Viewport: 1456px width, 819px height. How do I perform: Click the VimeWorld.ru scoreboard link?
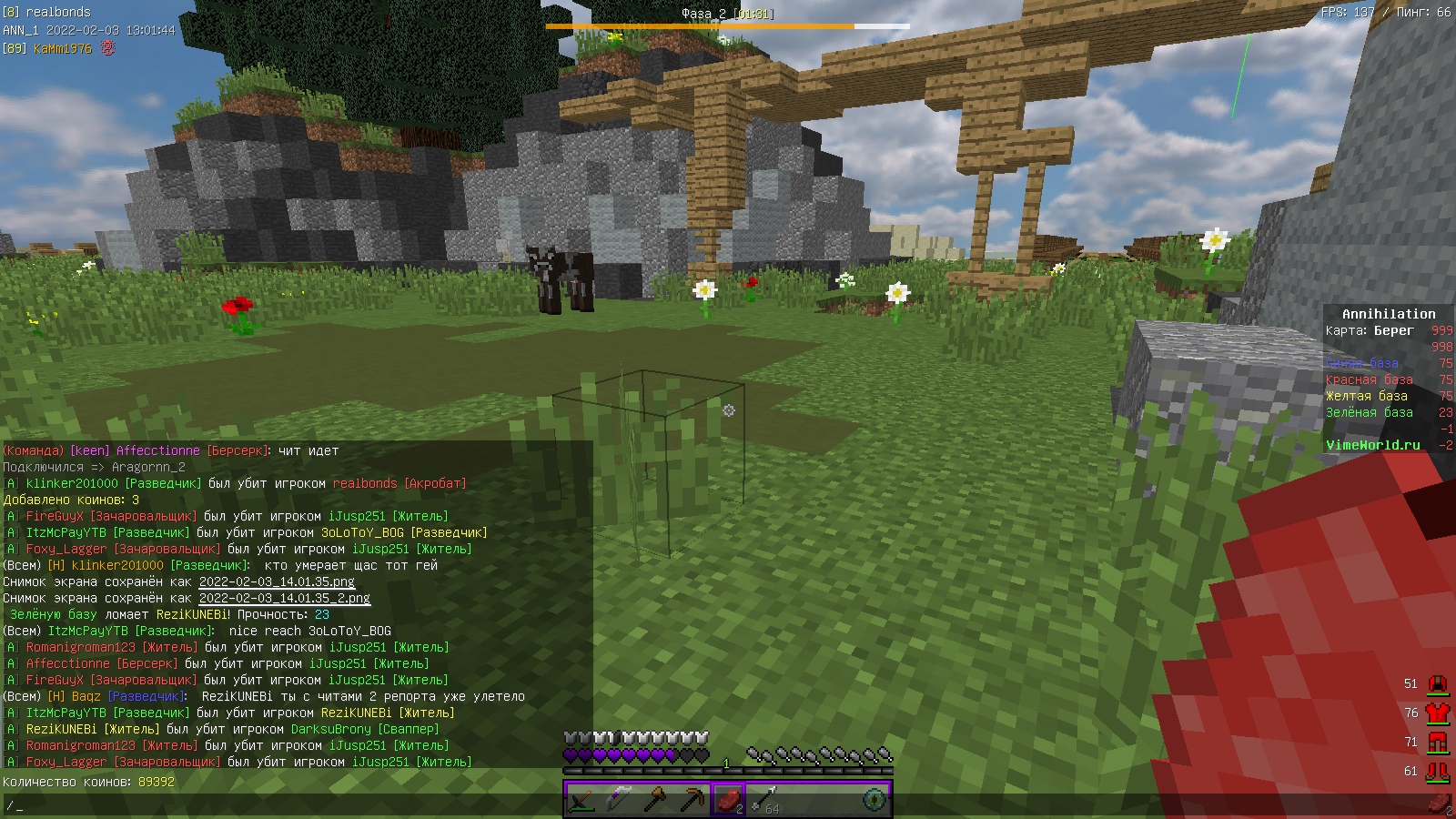[x=1372, y=445]
